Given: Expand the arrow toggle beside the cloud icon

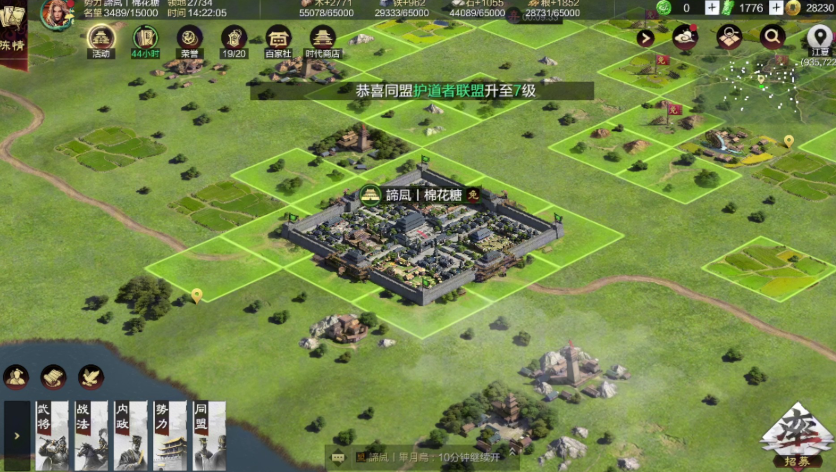Looking at the screenshot, I should click(x=645, y=38).
